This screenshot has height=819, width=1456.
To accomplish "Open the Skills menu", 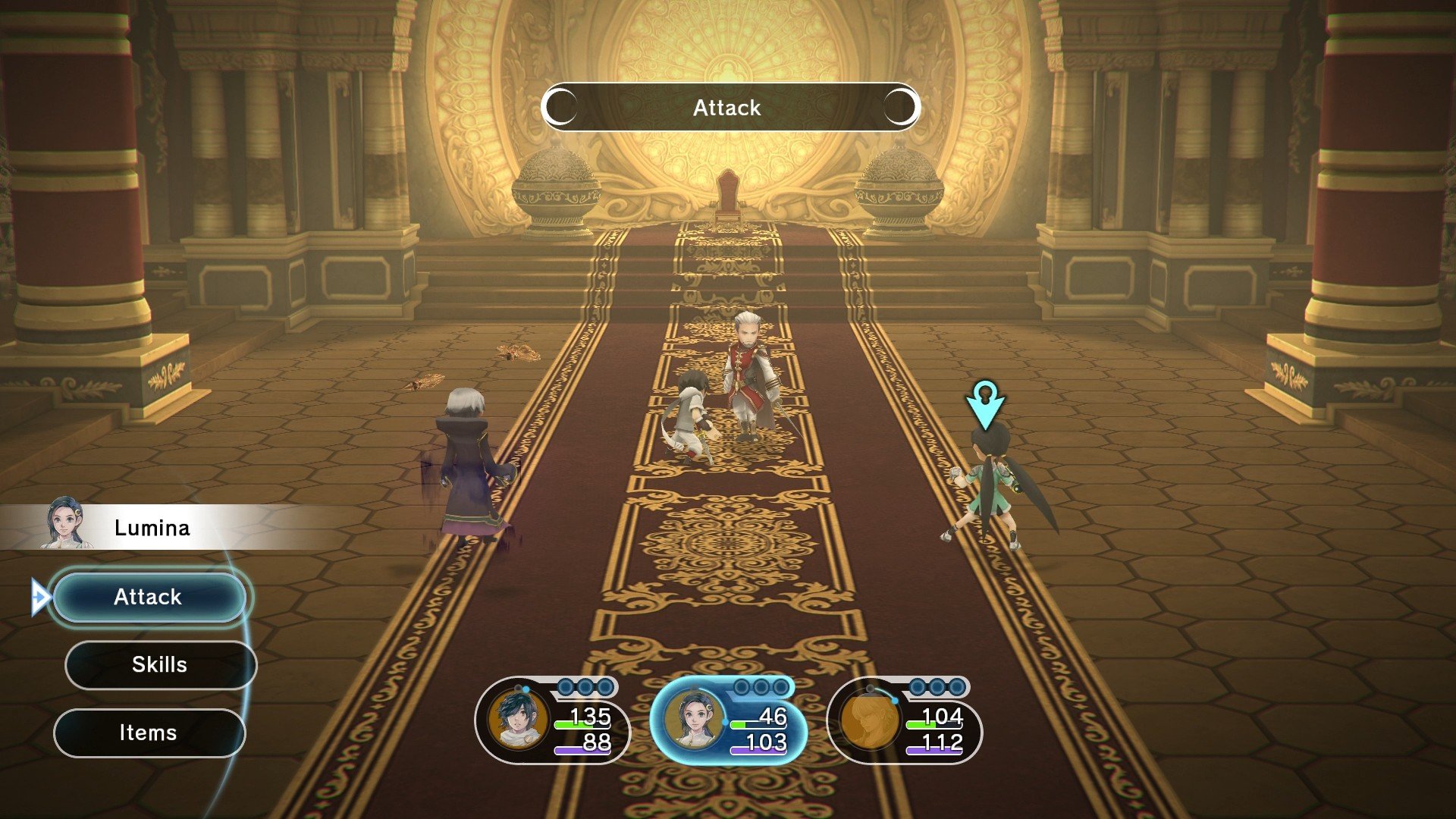I will pos(158,665).
